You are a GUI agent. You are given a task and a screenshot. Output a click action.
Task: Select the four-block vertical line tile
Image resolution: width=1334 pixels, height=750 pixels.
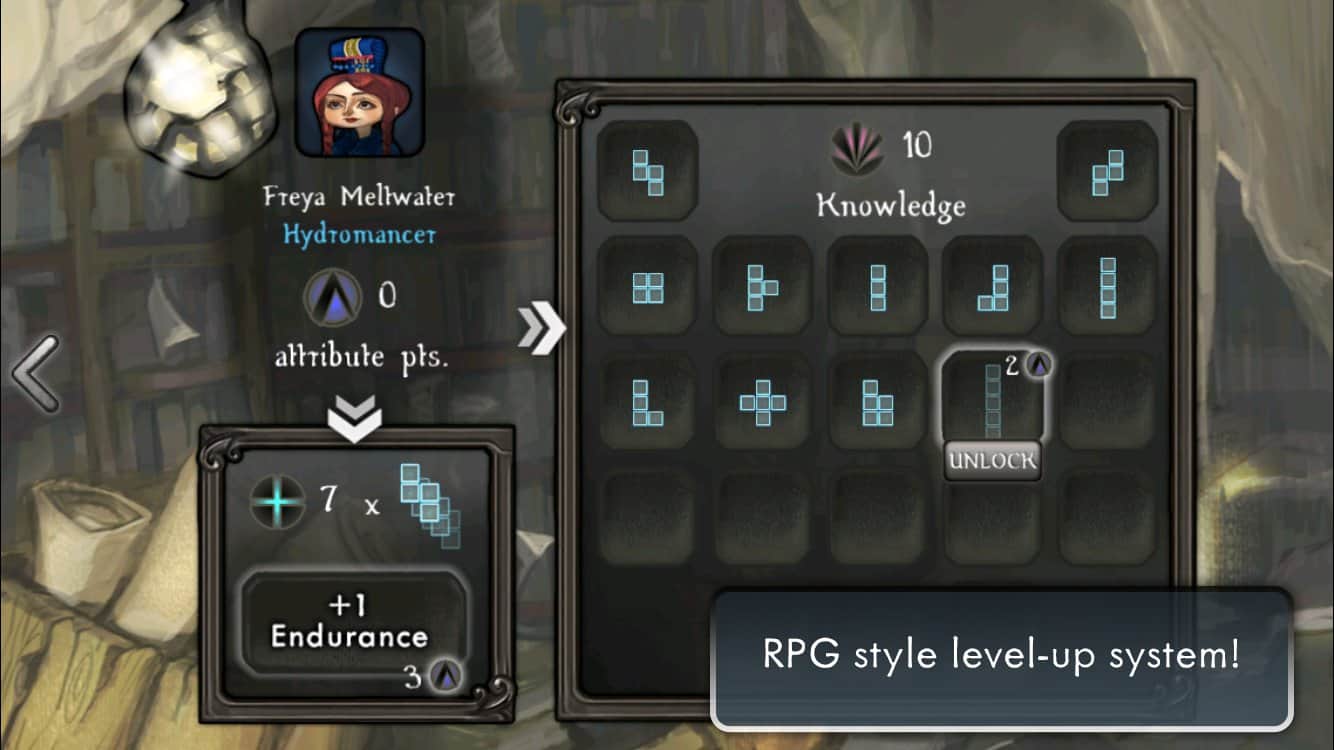pyautogui.click(x=1107, y=288)
